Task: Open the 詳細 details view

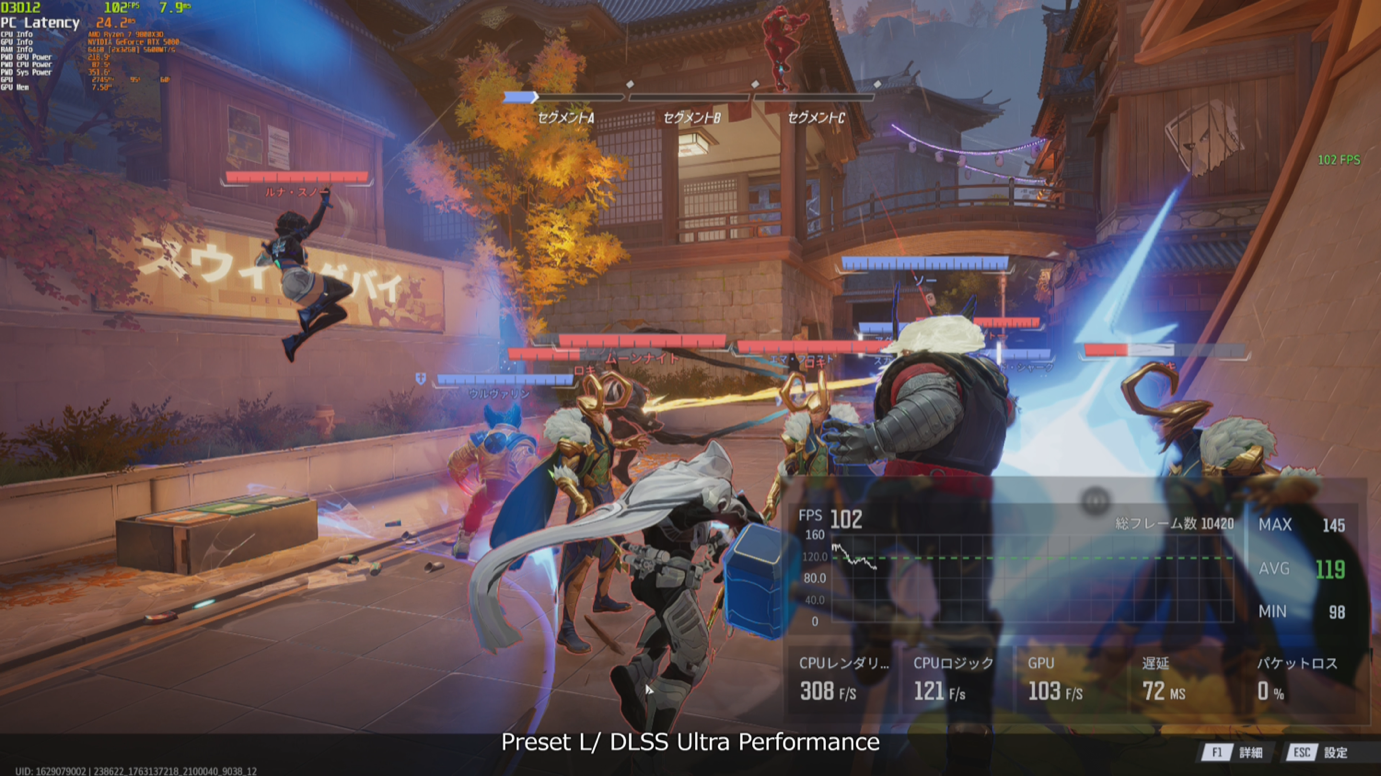Action: pos(1235,752)
